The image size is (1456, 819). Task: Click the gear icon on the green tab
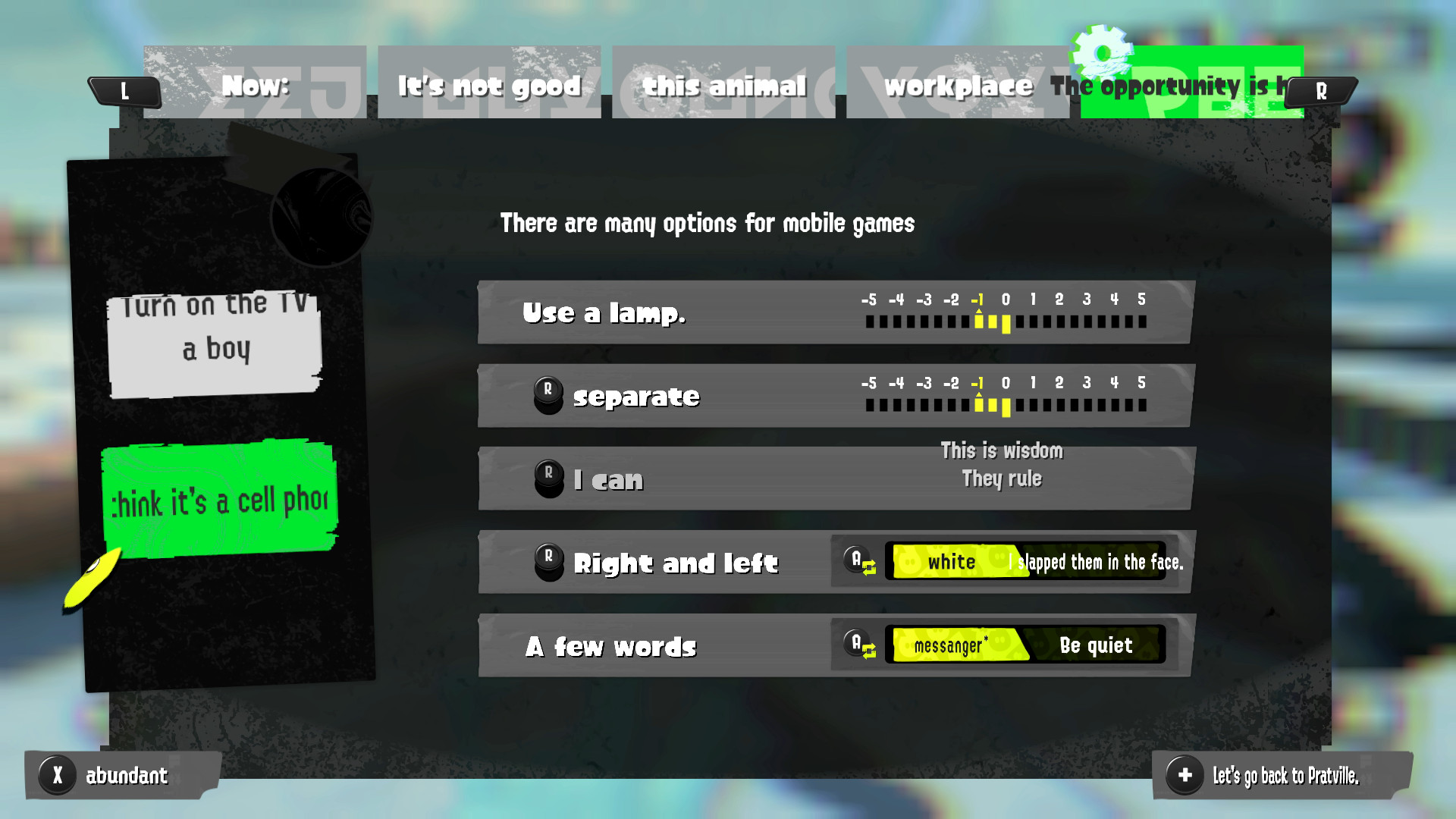[x=1103, y=55]
